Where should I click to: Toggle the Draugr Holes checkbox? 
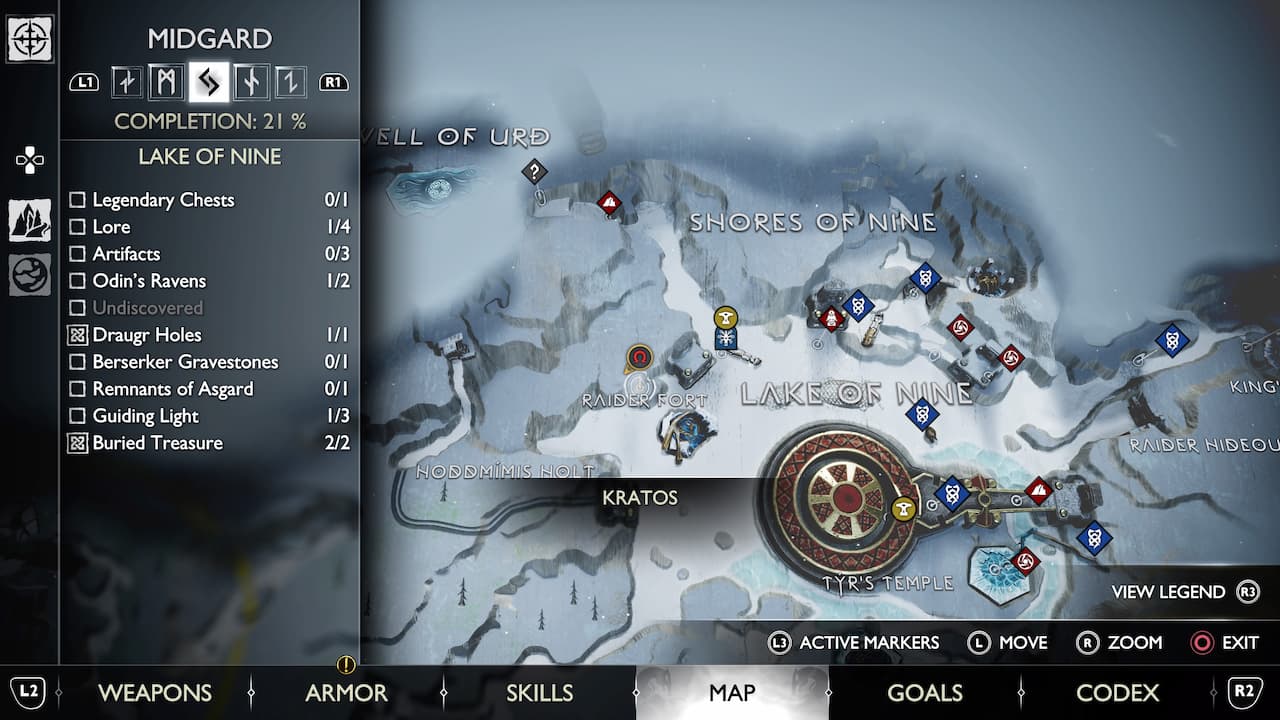pos(77,335)
